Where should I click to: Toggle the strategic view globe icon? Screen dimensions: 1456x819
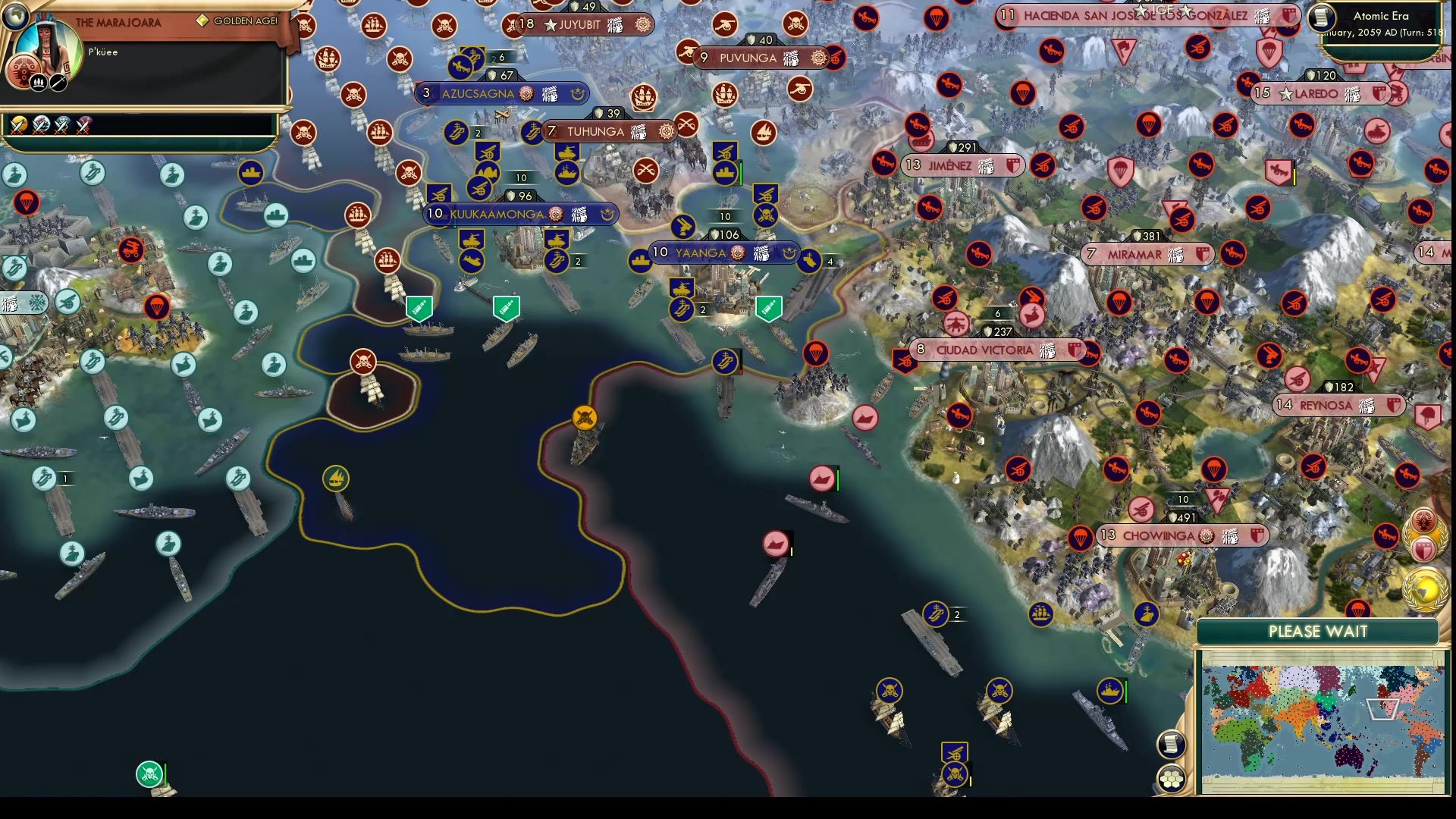(15, 15)
